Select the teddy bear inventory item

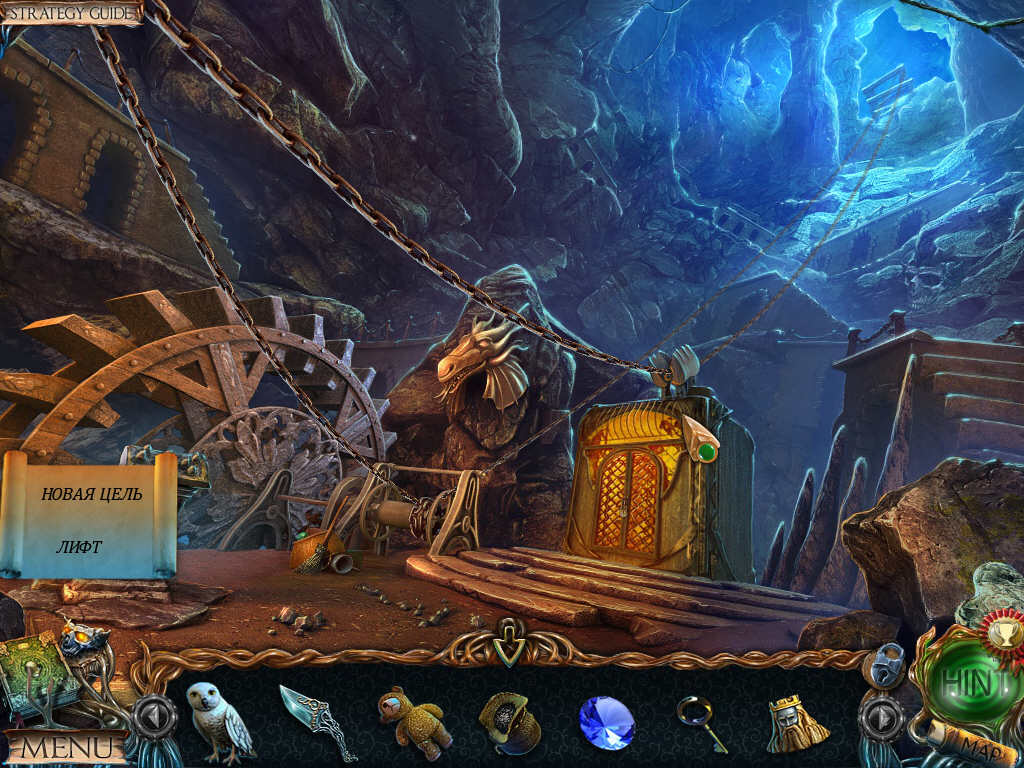pos(413,718)
